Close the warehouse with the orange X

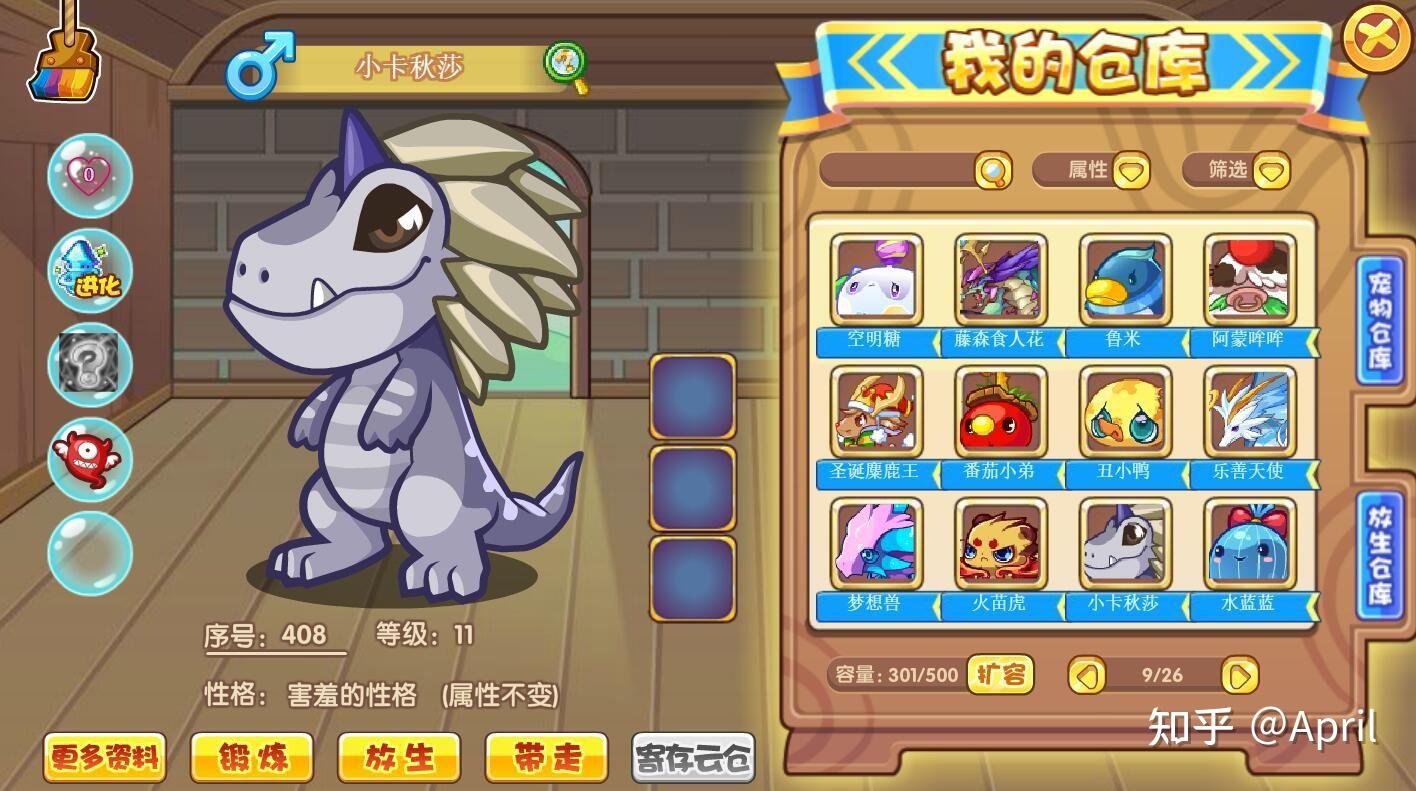(x=1377, y=38)
